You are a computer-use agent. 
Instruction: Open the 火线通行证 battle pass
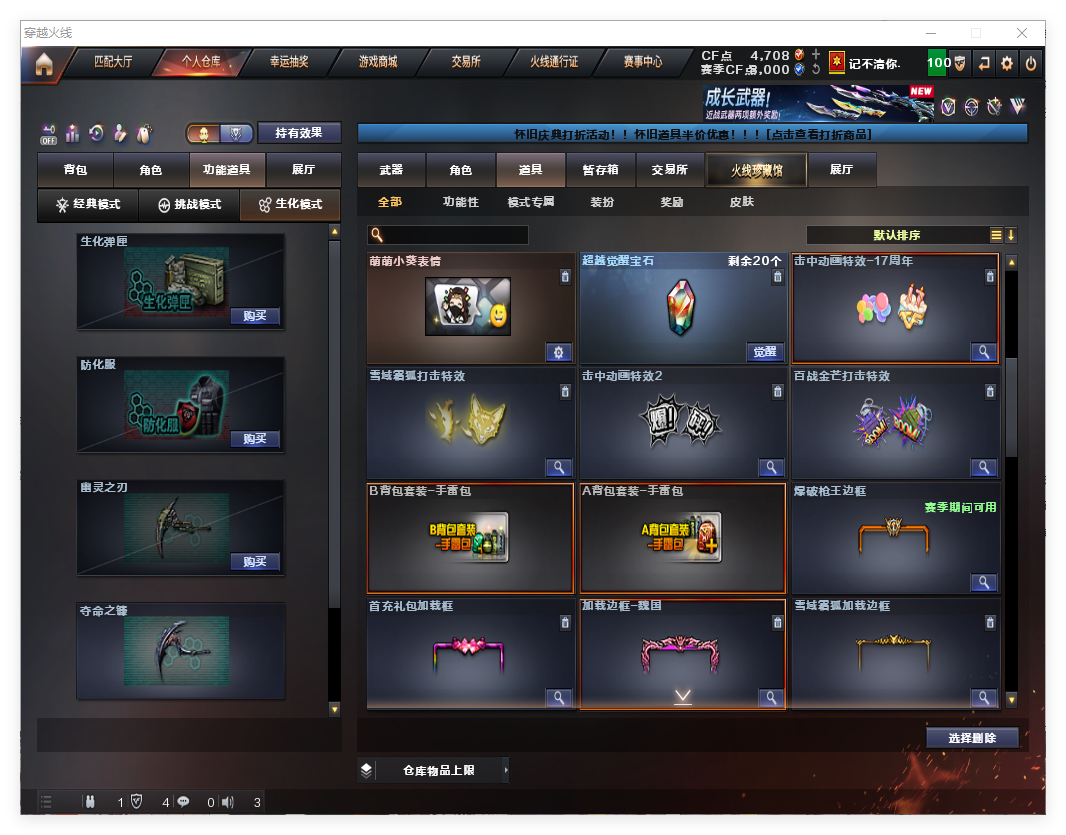click(x=554, y=62)
